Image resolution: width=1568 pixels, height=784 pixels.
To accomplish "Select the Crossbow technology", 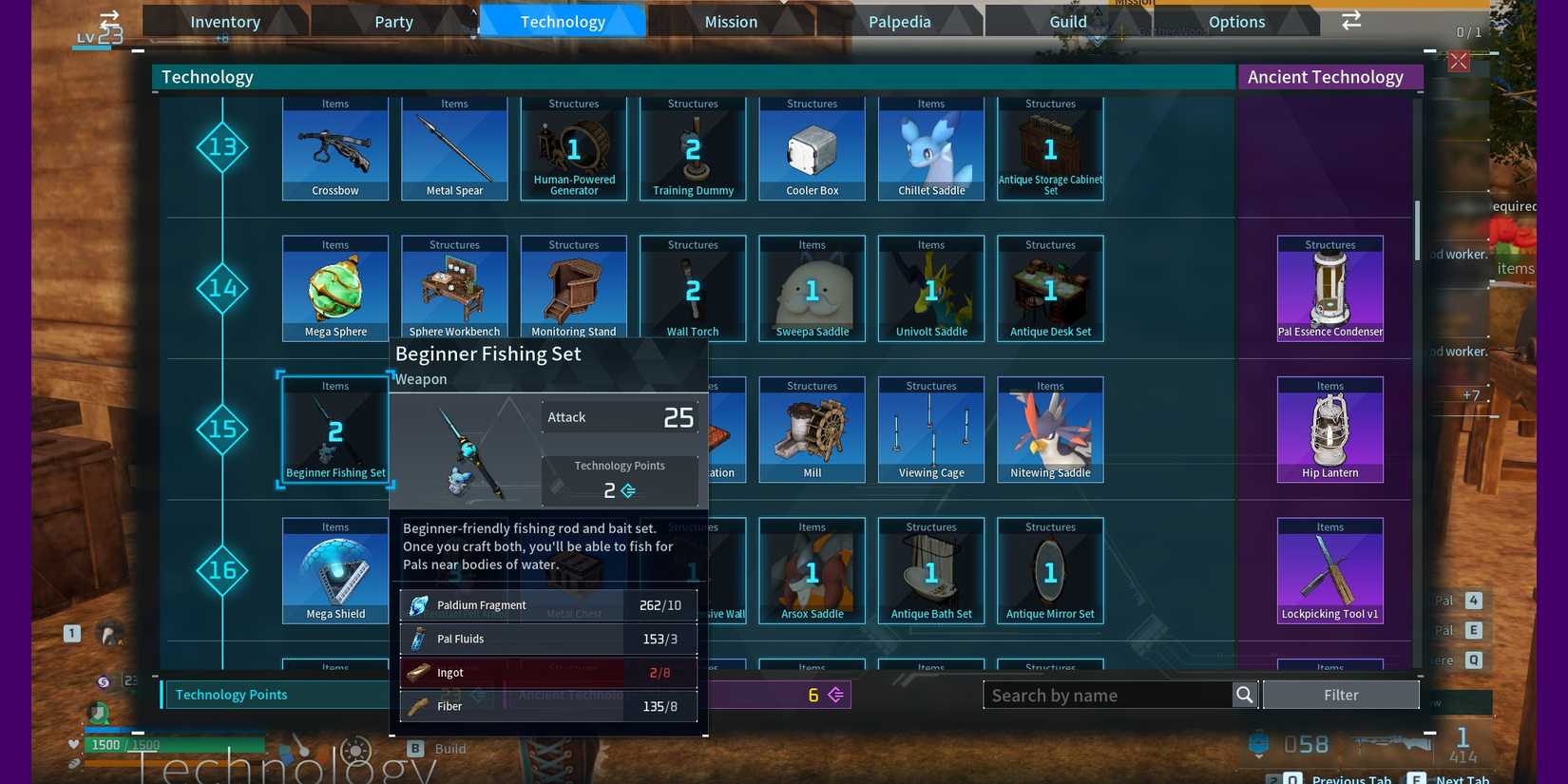I will coord(335,147).
